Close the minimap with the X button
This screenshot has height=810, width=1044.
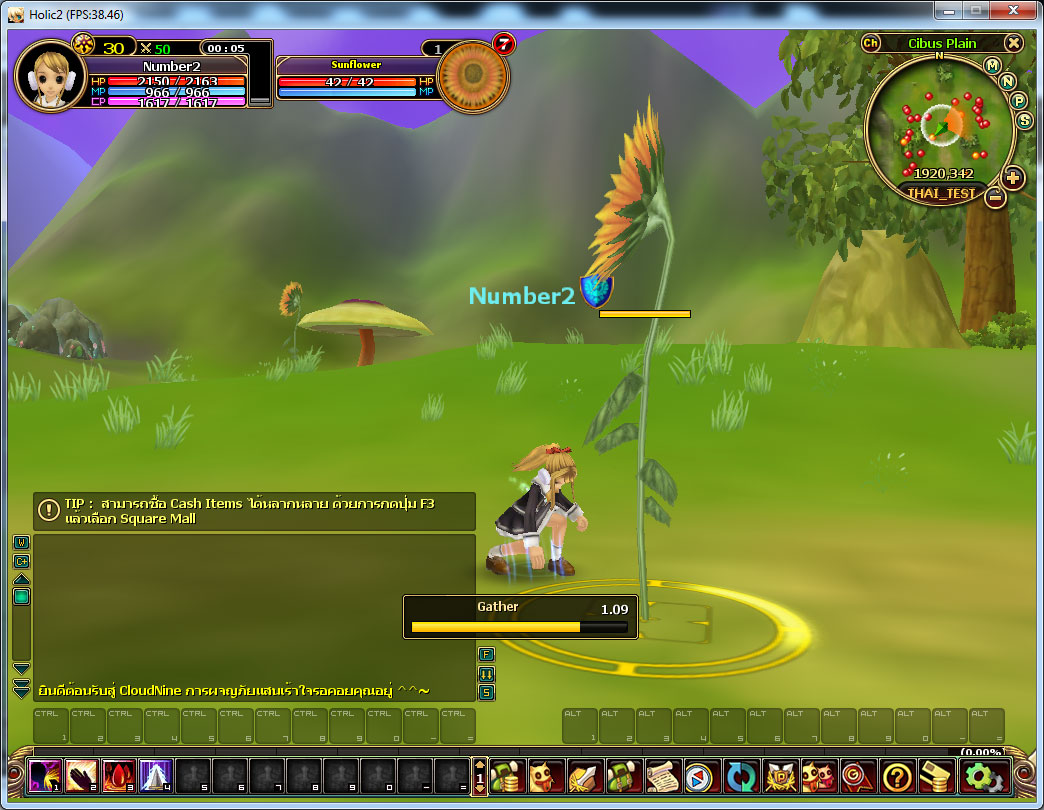(x=1013, y=43)
